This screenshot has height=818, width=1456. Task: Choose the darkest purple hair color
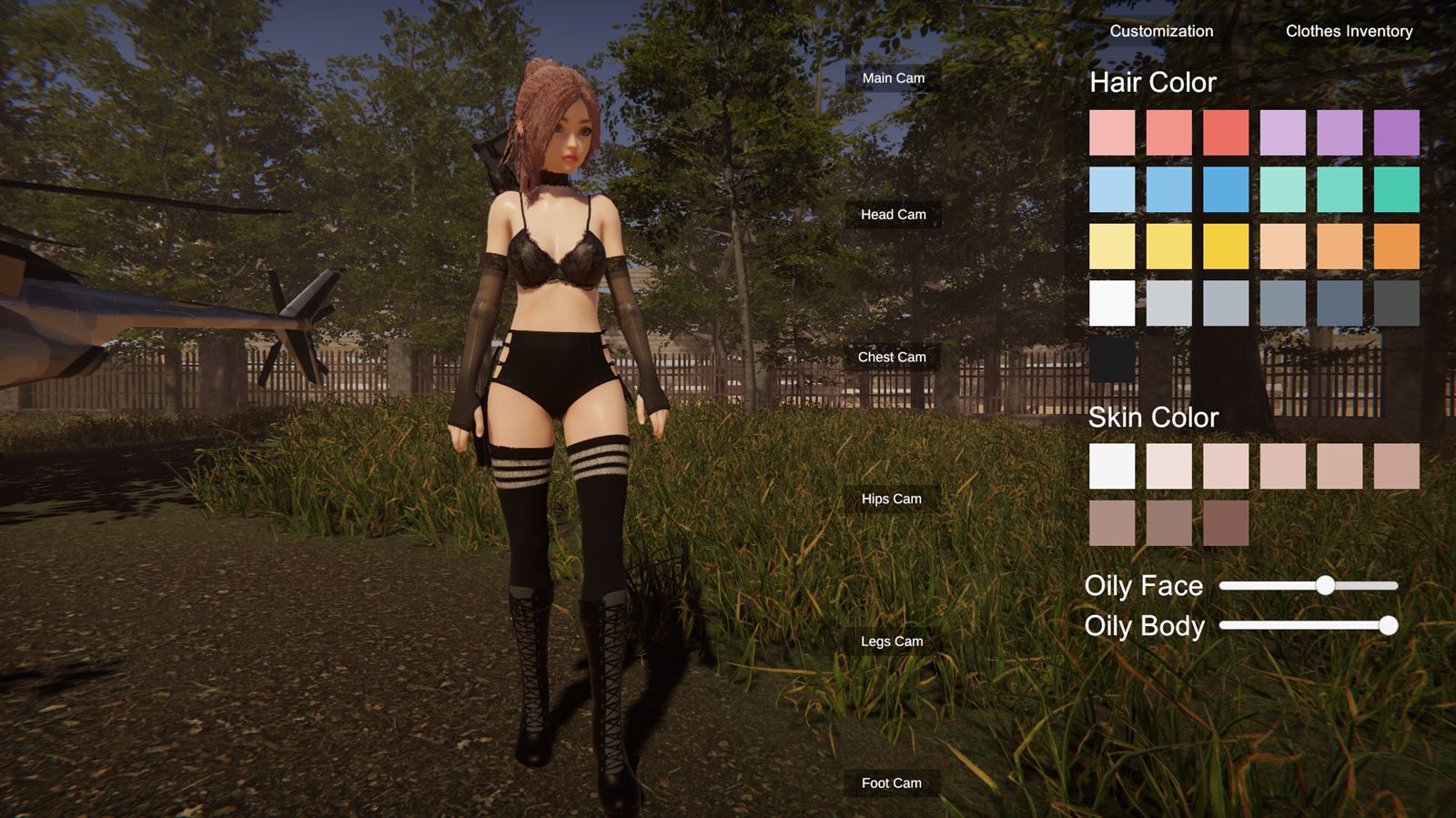[1396, 133]
